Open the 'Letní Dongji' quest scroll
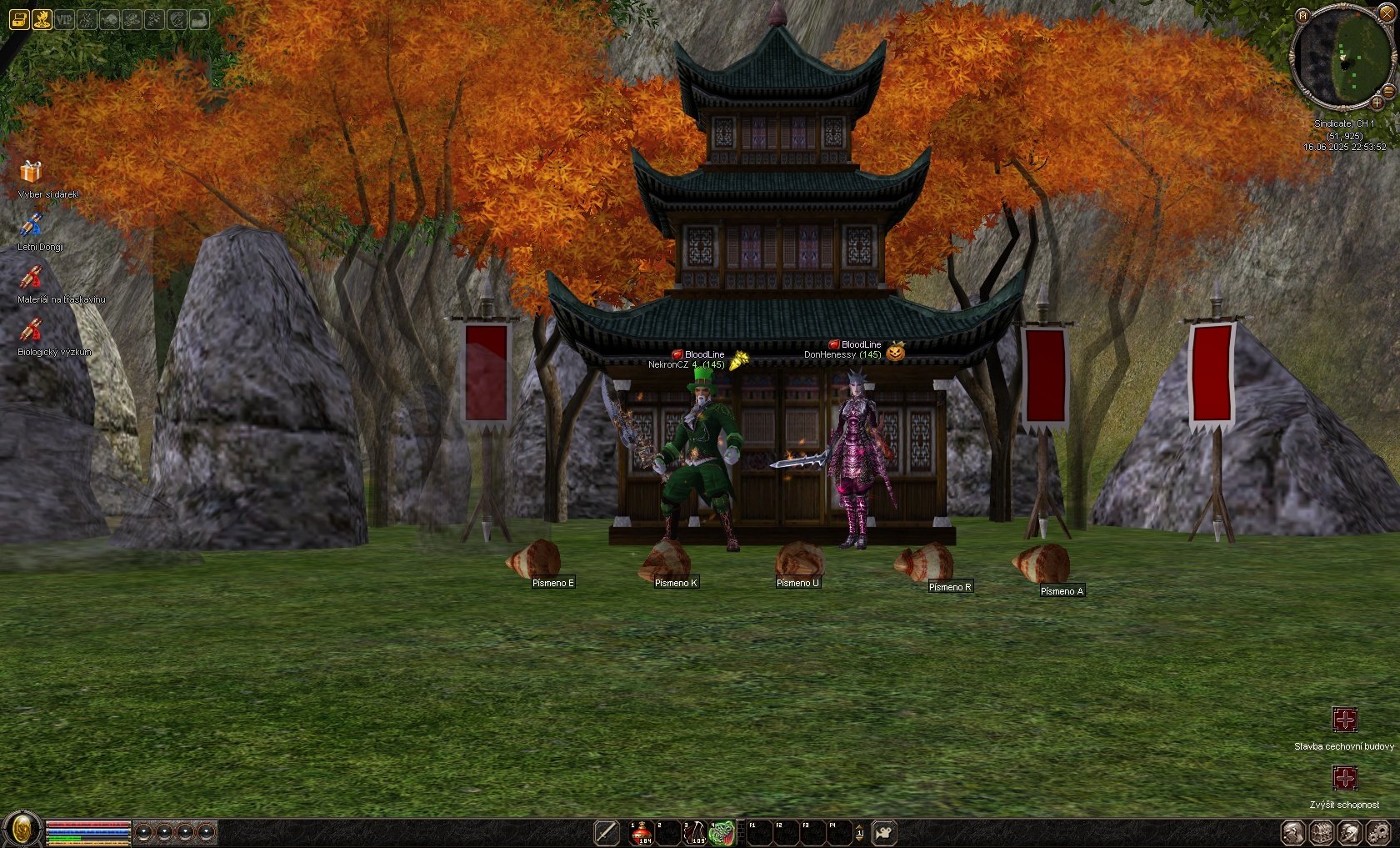 coord(31,224)
